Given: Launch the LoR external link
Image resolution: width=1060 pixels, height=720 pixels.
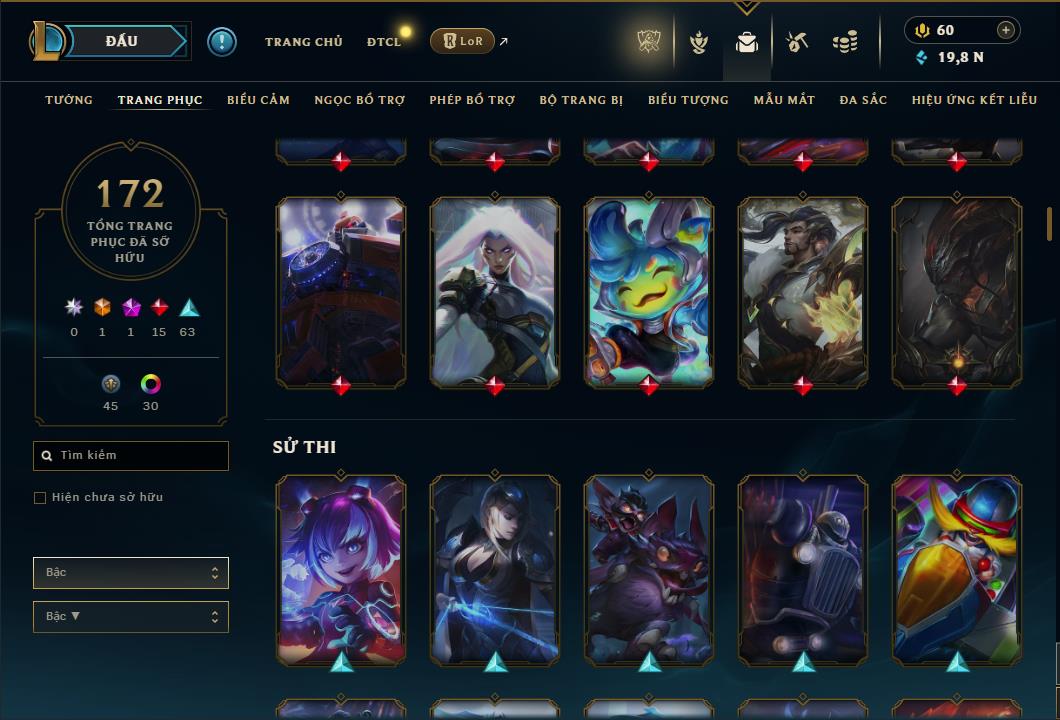Looking at the screenshot, I should [x=462, y=41].
